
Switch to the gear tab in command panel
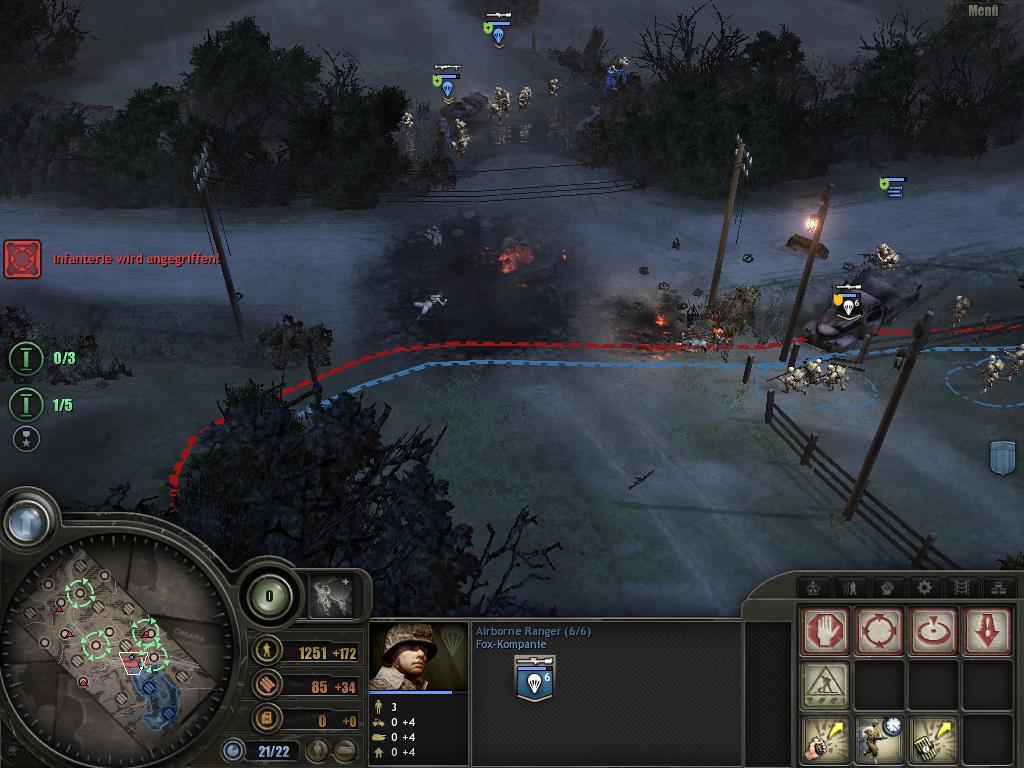click(924, 588)
